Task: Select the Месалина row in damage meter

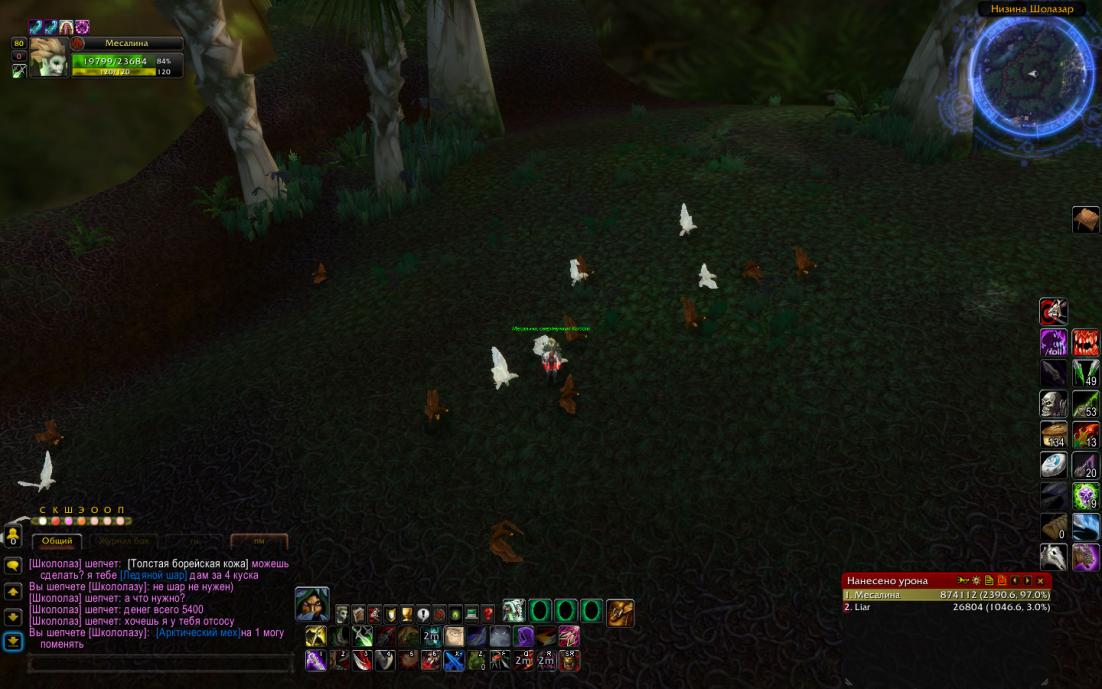Action: click(945, 595)
